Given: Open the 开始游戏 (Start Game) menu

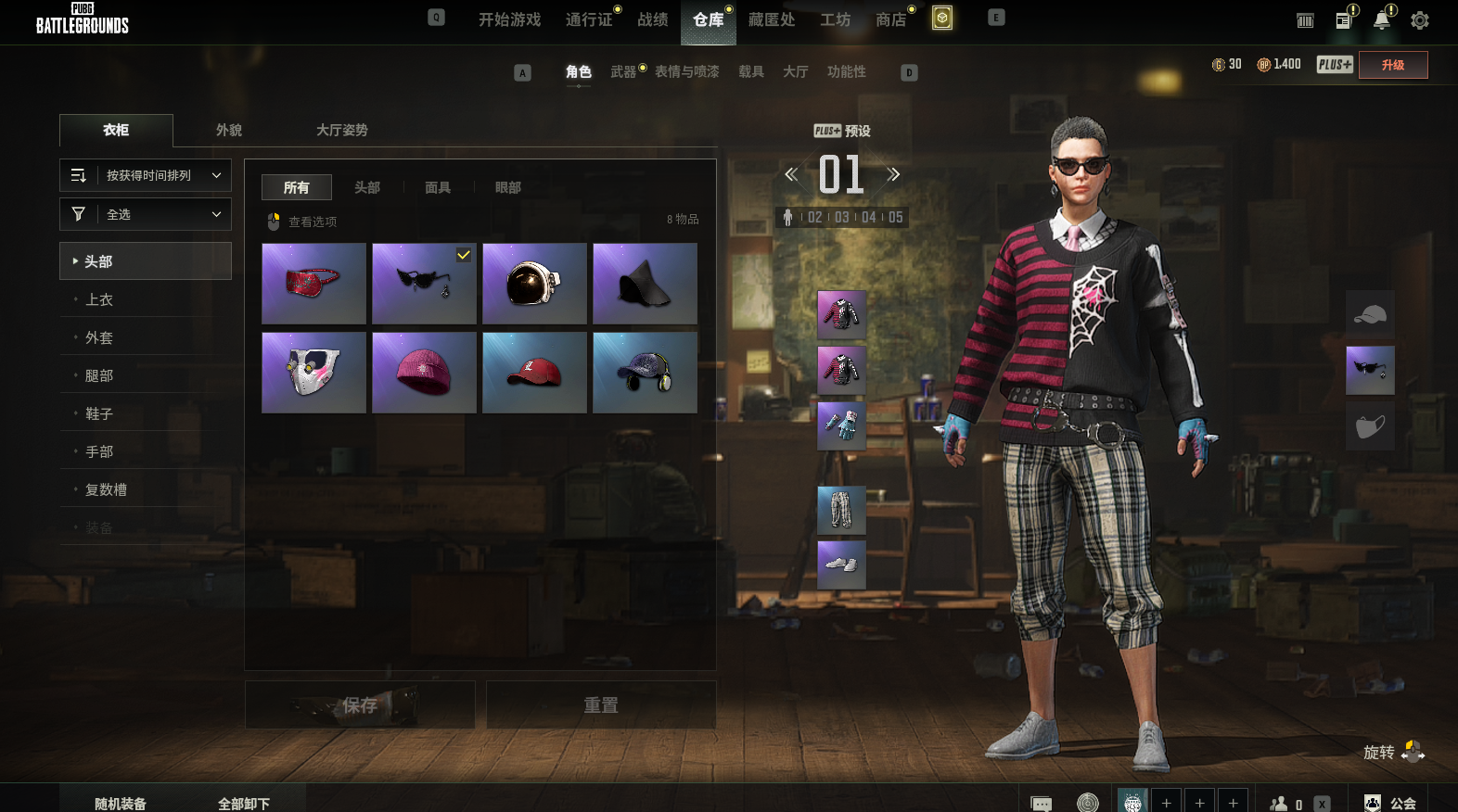Looking at the screenshot, I should [x=509, y=19].
